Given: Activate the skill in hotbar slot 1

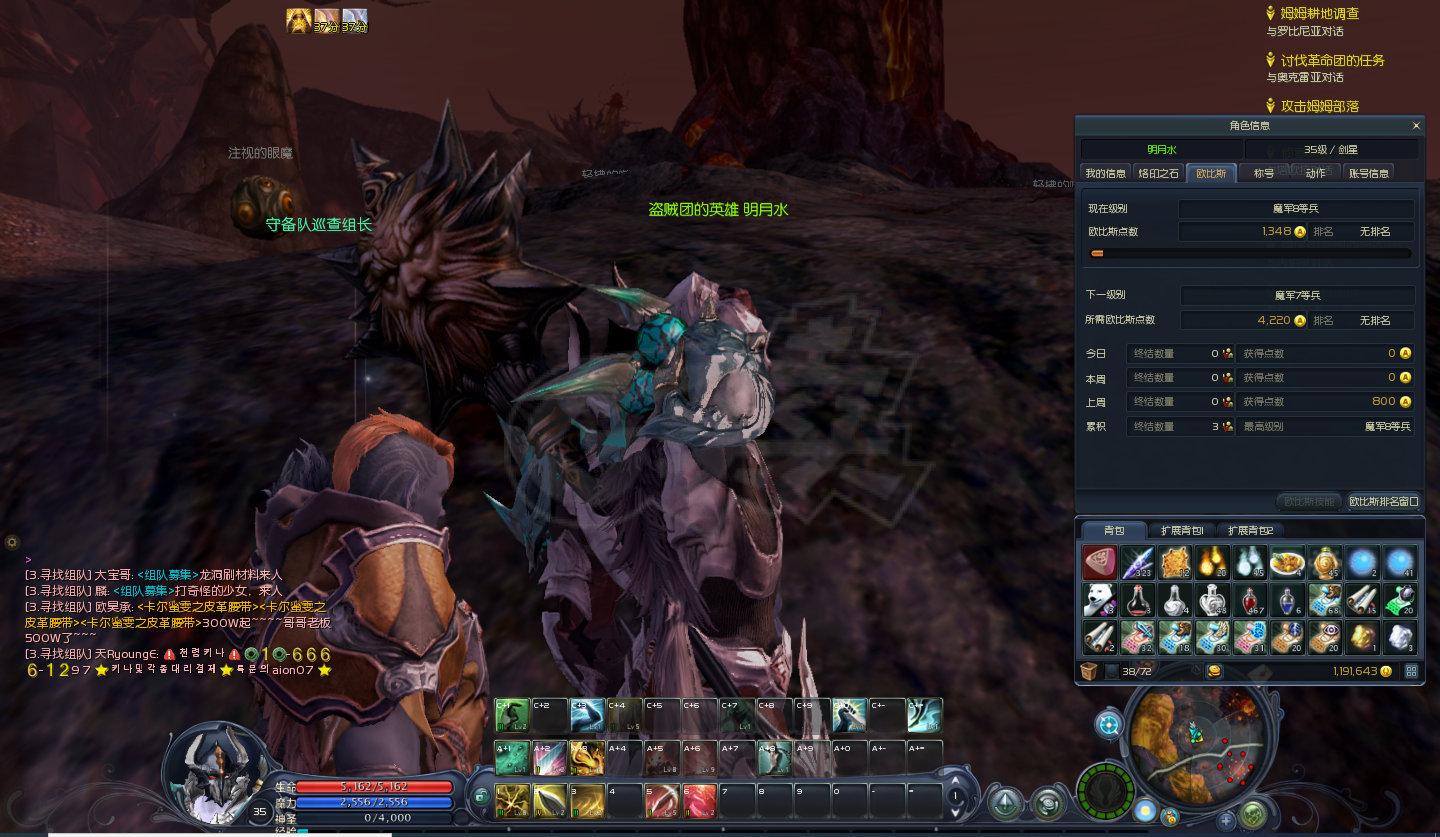Looking at the screenshot, I should [512, 801].
